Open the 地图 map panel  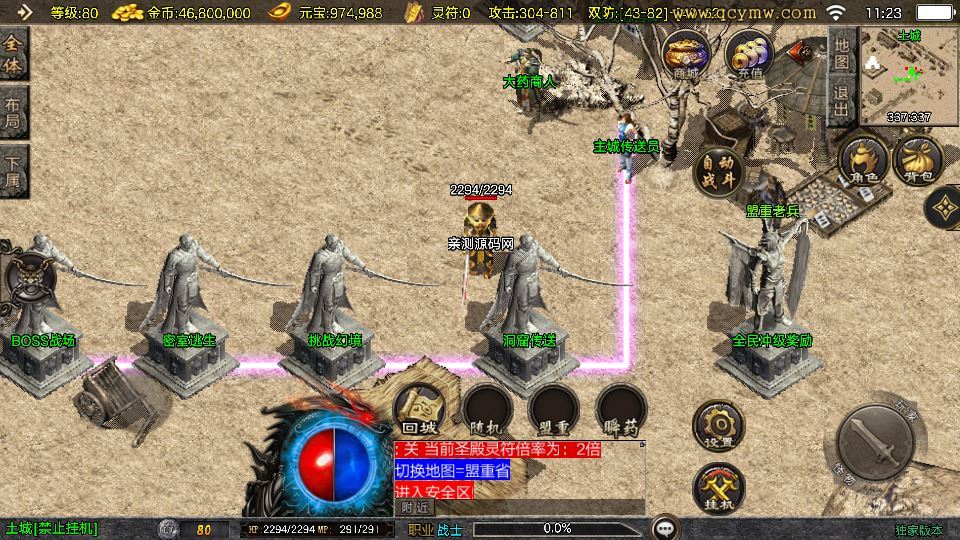coord(842,53)
